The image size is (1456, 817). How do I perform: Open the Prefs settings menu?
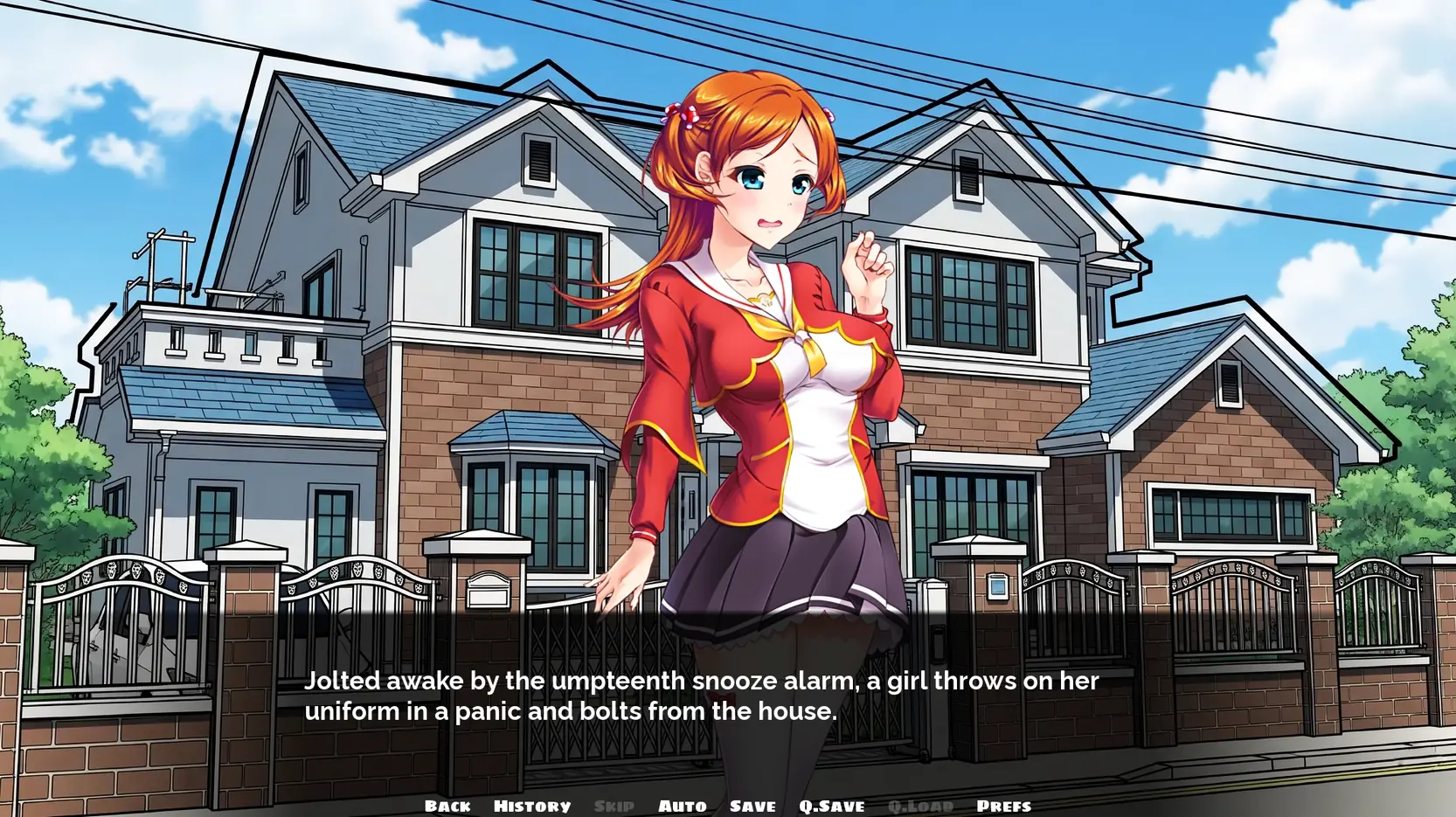coord(1003,806)
